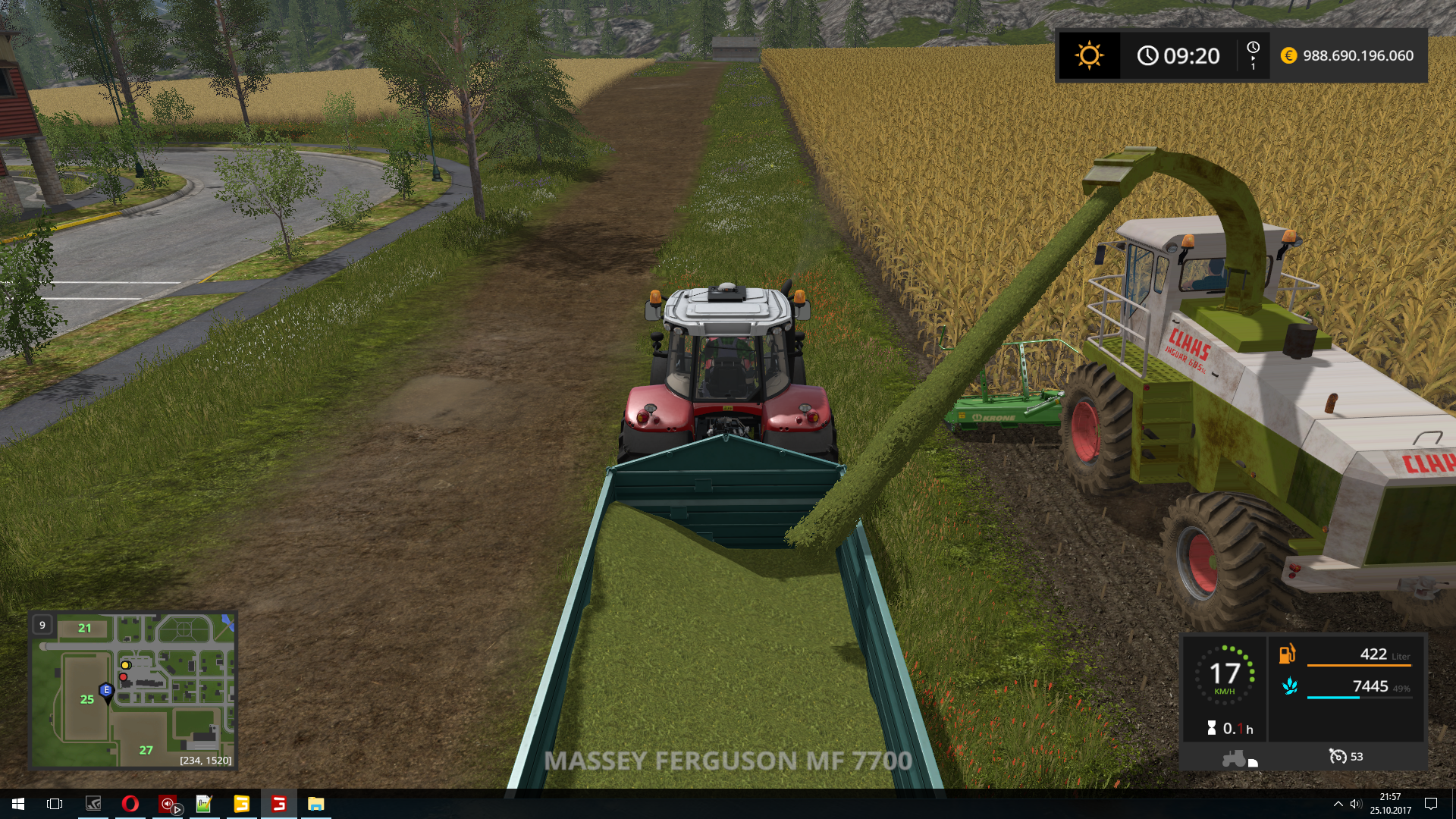Select the yellow marker on the minimap
The height and width of the screenshot is (819, 1456).
tap(126, 665)
